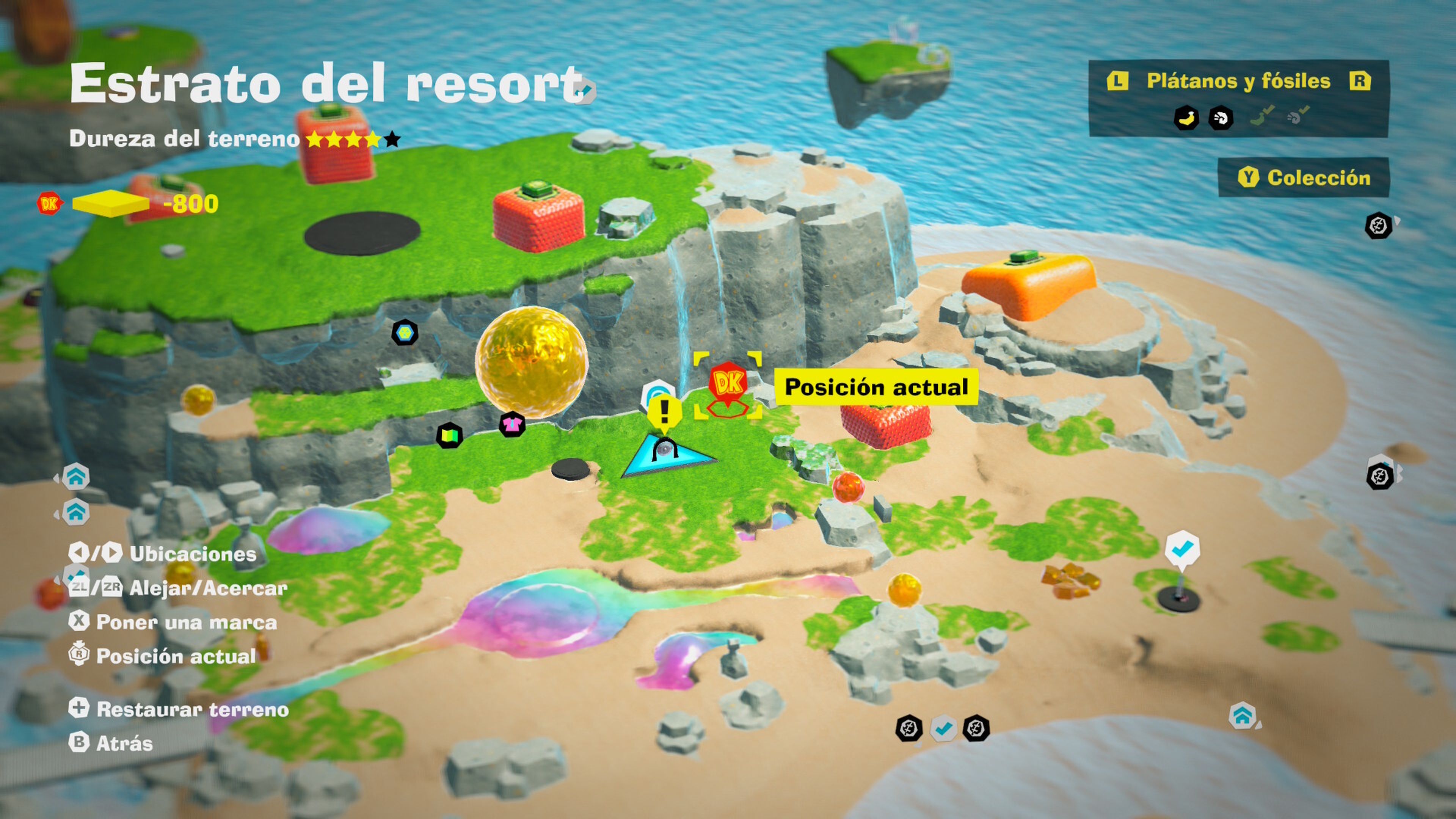
Task: Open the Colección panel
Action: pos(1304,177)
